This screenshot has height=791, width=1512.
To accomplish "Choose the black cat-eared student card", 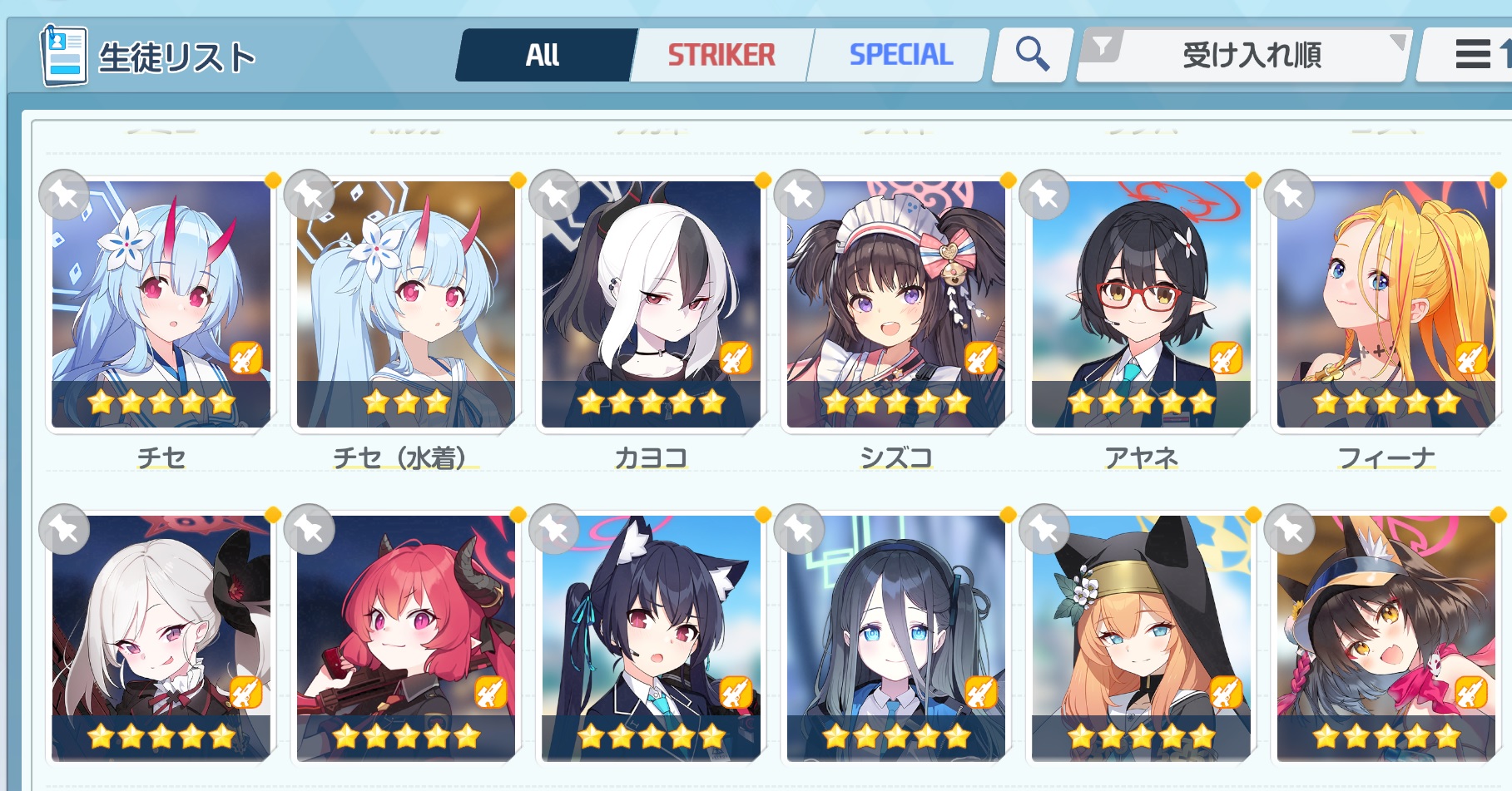I will coord(651,638).
